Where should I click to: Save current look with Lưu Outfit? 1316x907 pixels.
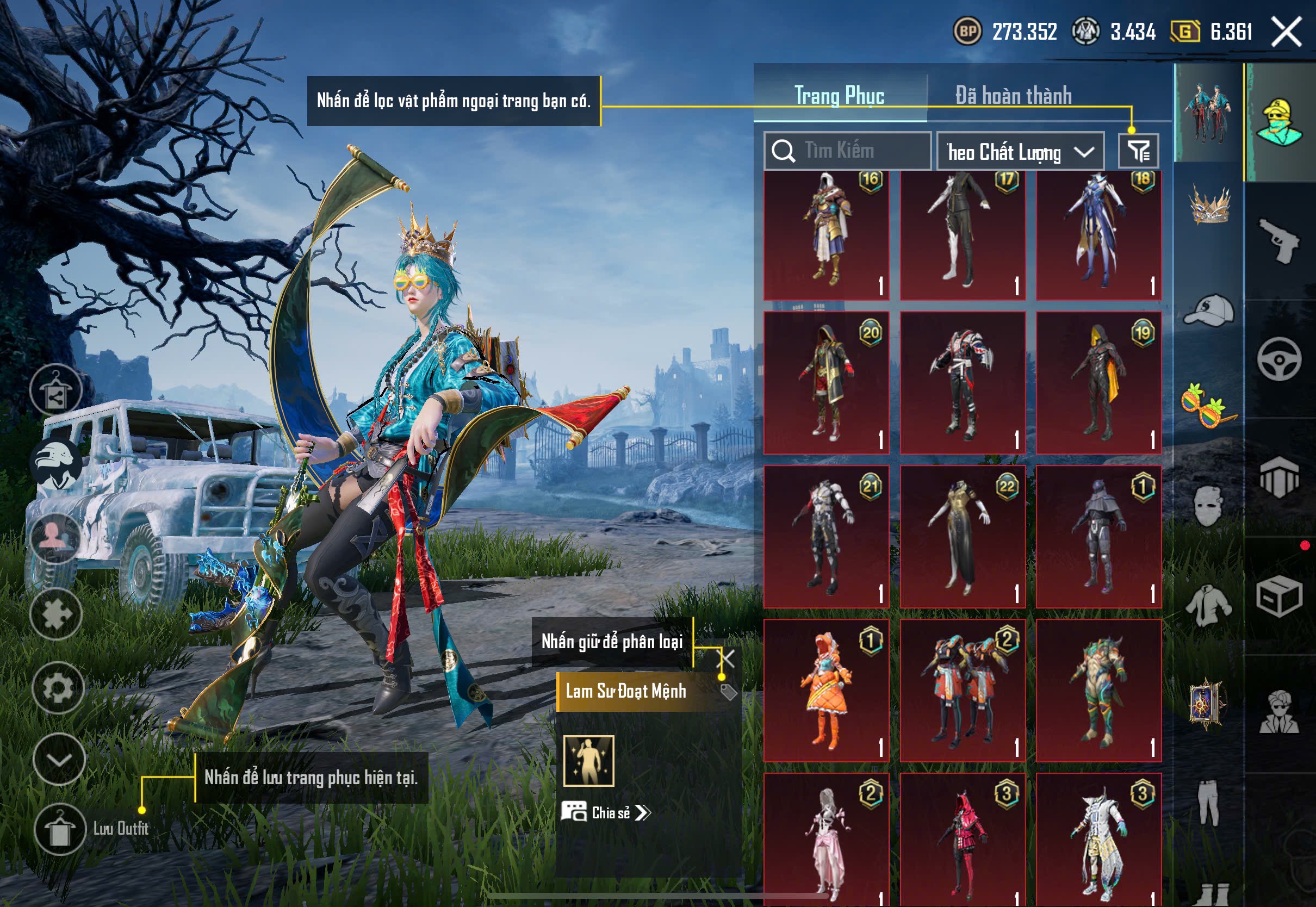60,829
